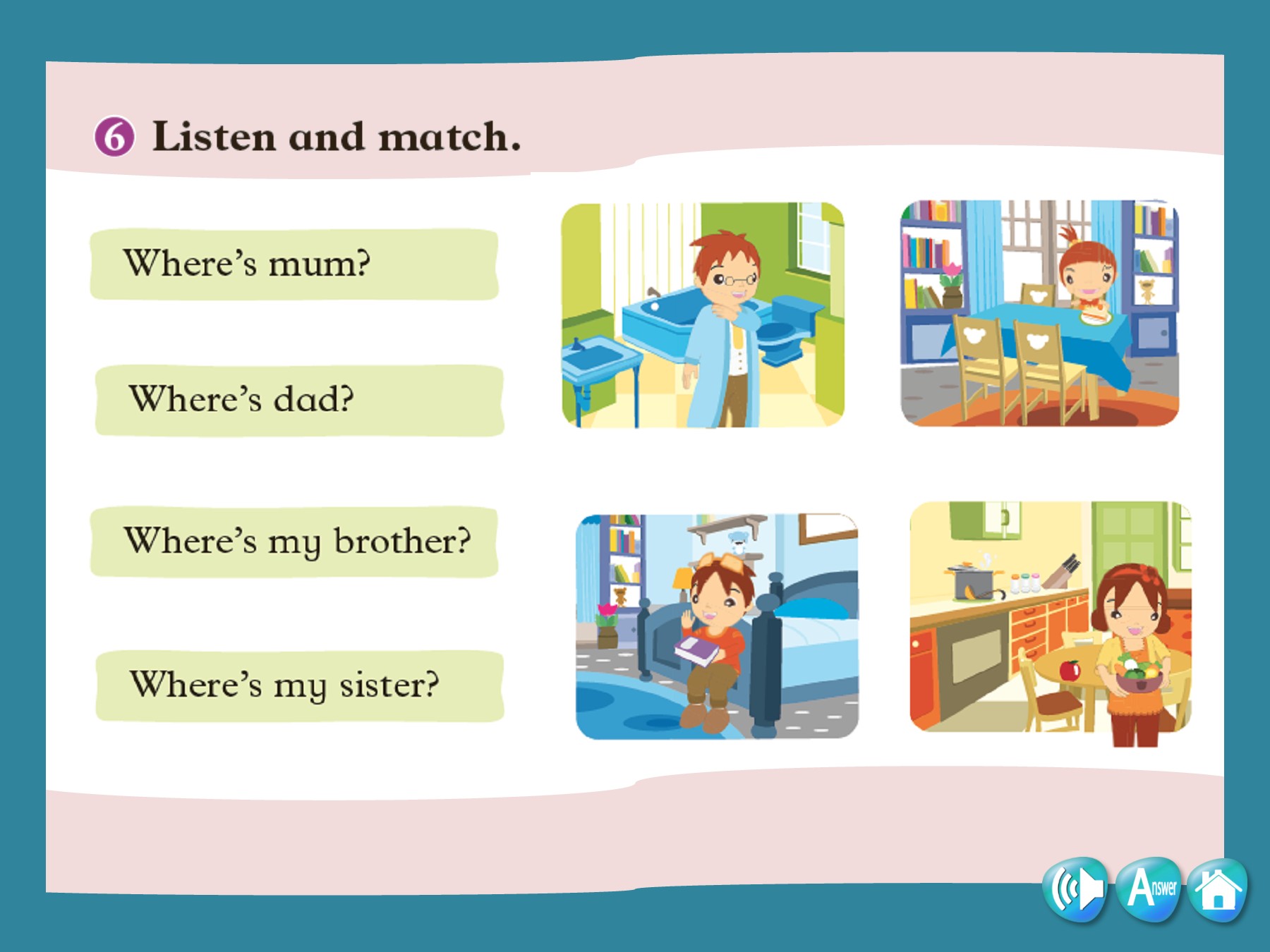Screen dimensions: 1270x952
Task: Choose the girl at dining table picture
Action: [x=1039, y=313]
